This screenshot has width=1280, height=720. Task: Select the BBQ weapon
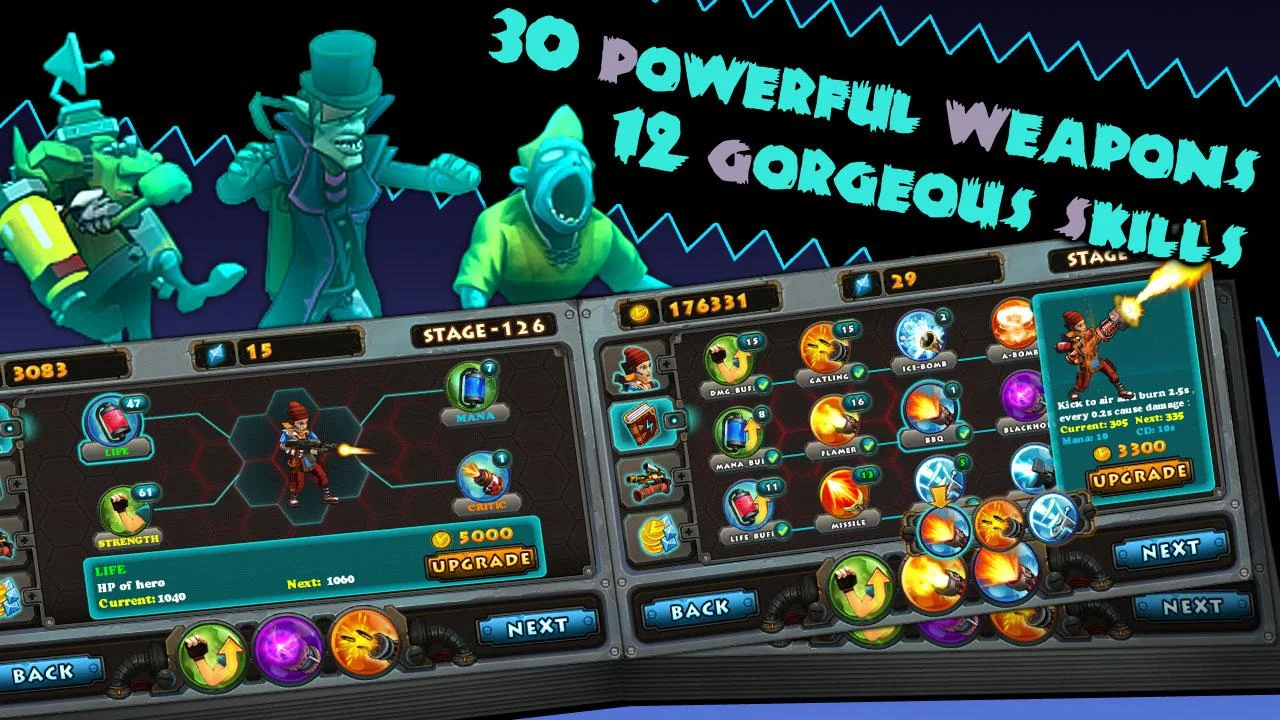pyautogui.click(x=928, y=410)
